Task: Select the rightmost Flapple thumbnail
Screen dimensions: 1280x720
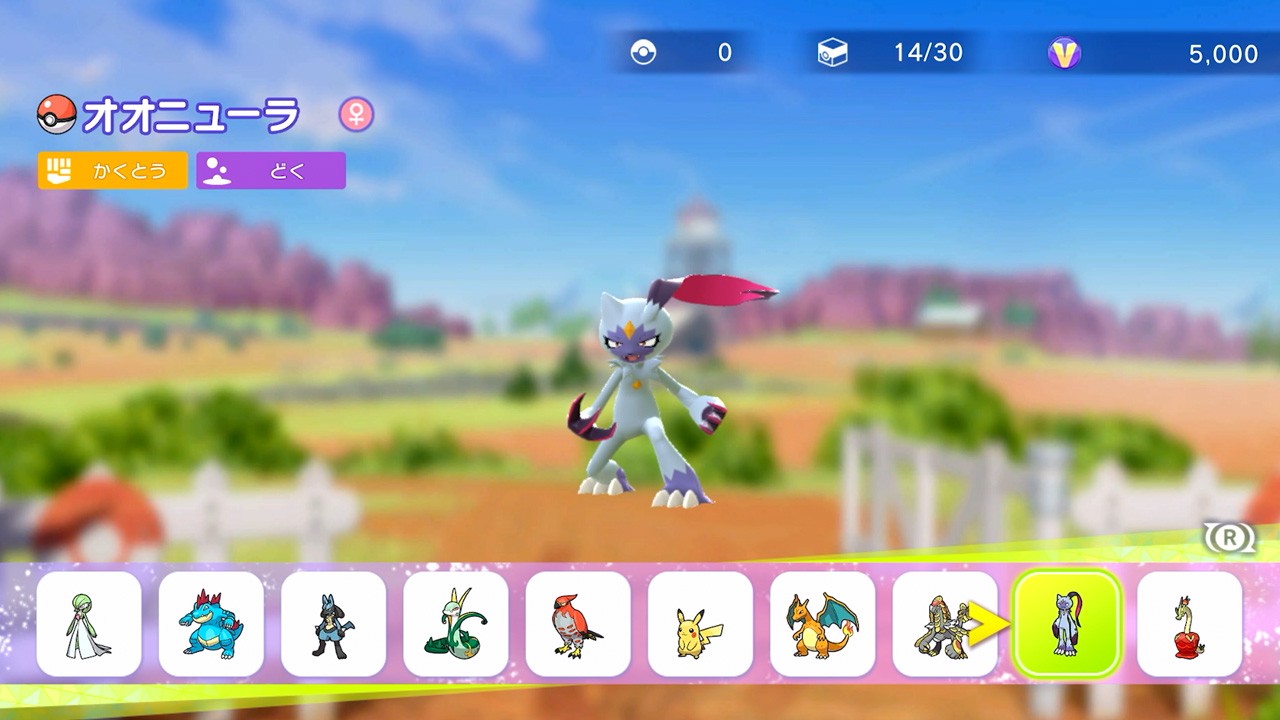Action: [1189, 624]
